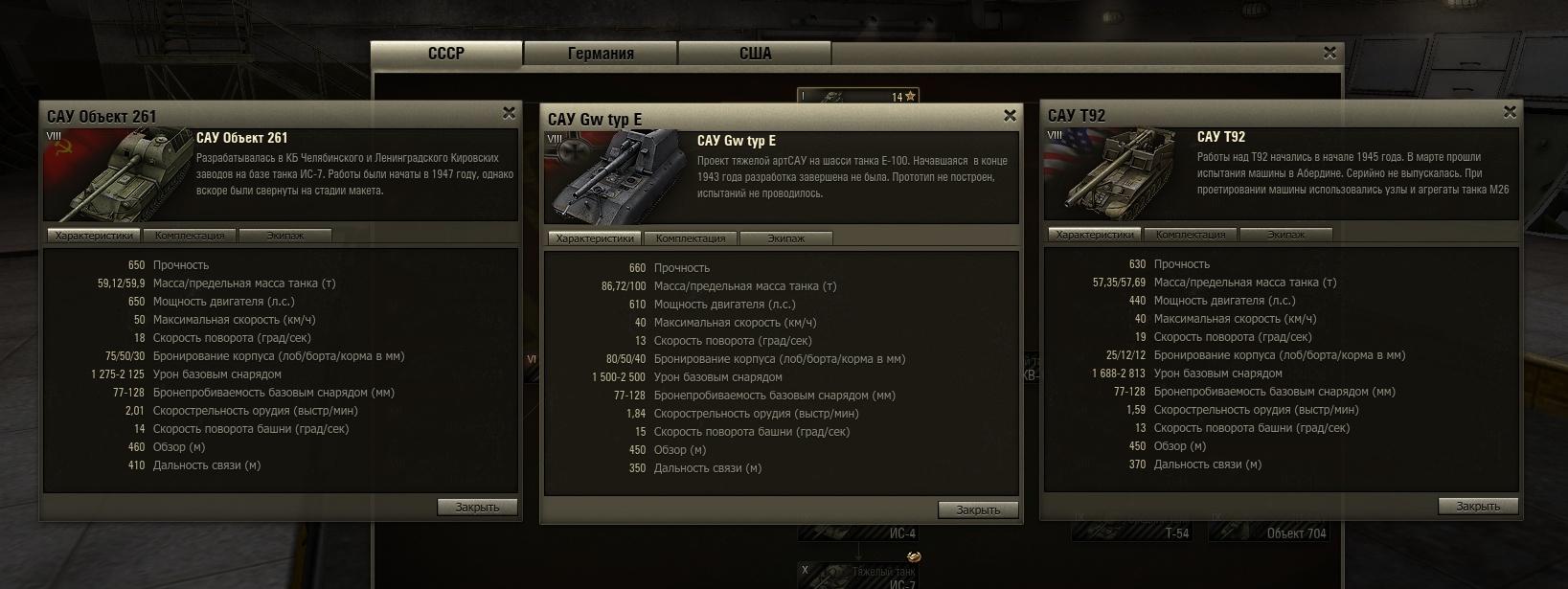Close the САУ Объект 261 info window

509,113
